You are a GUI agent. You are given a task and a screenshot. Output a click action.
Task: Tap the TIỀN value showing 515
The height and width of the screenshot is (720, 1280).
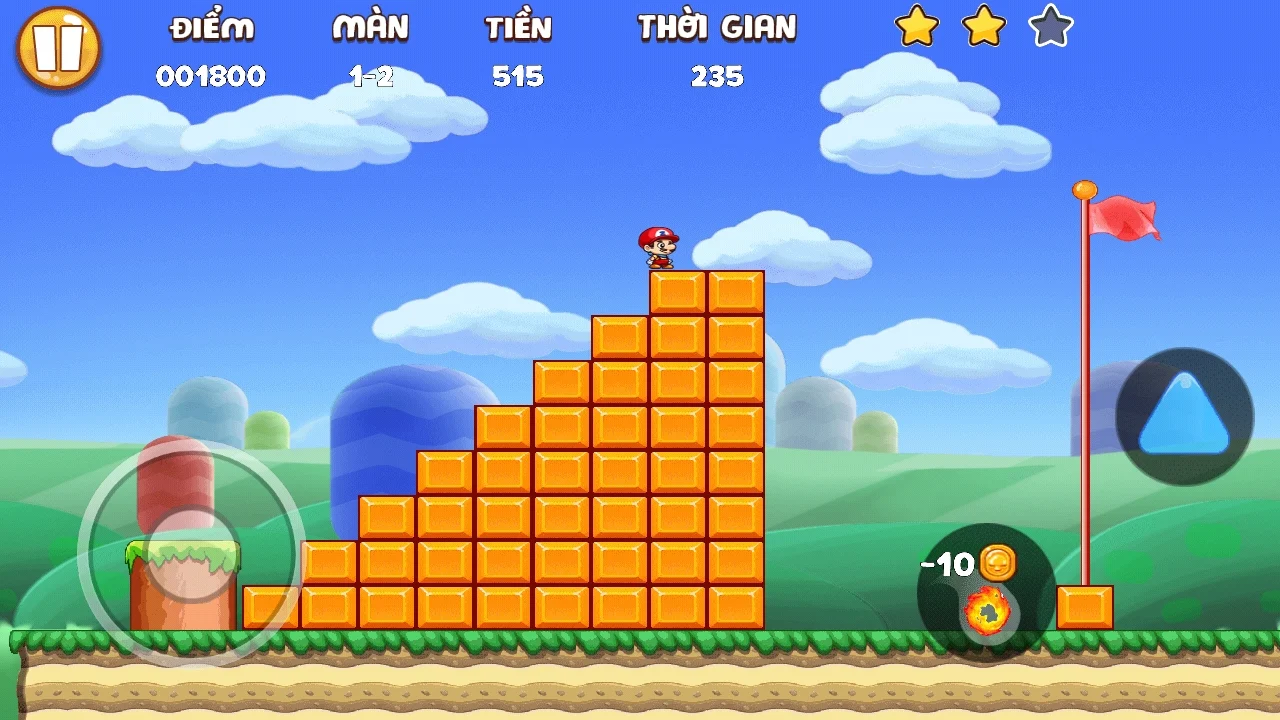point(518,76)
